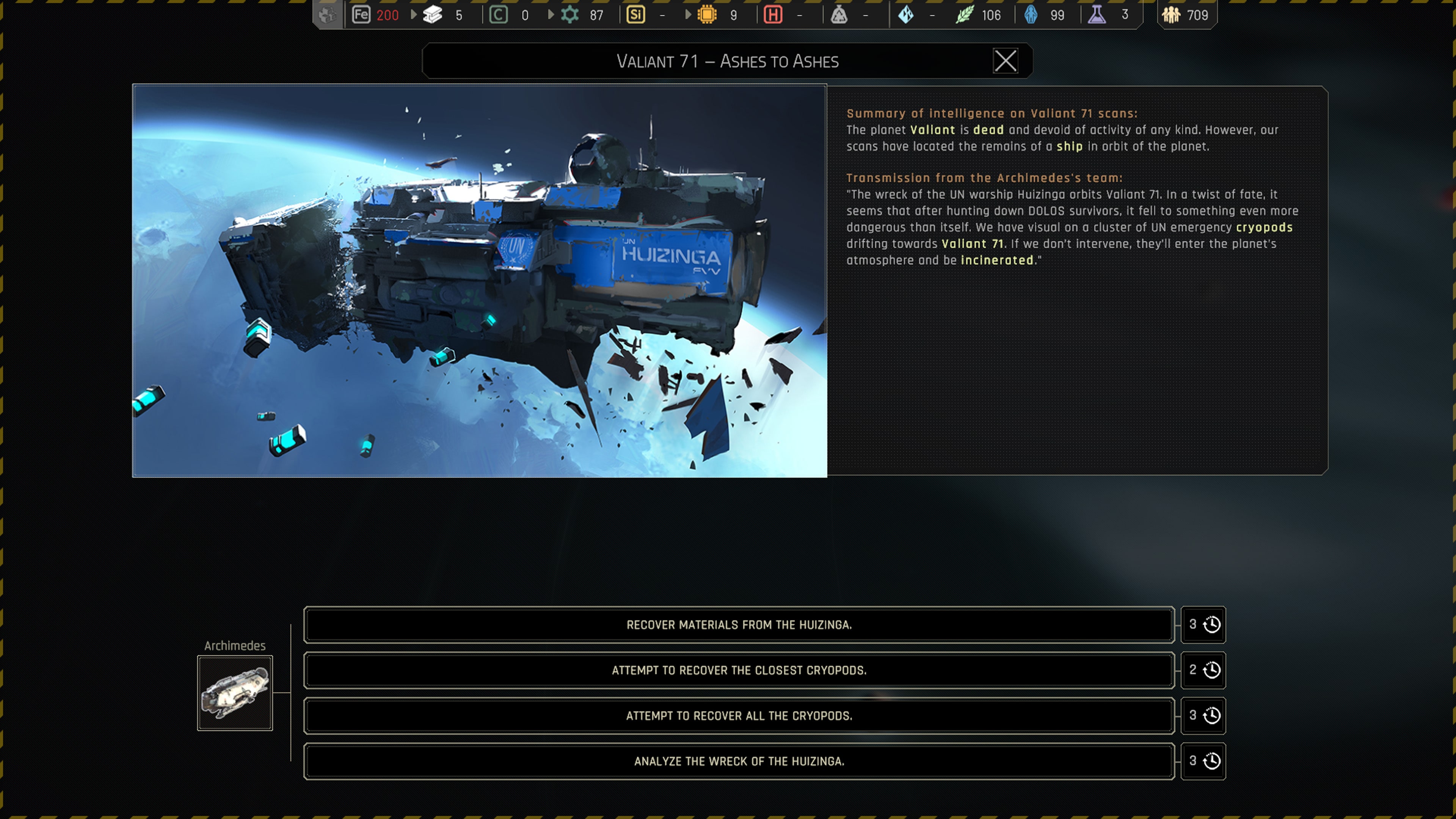Screen dimensions: 1456x819
Task: Click the workers icon showing 99
Action: coord(1031,15)
